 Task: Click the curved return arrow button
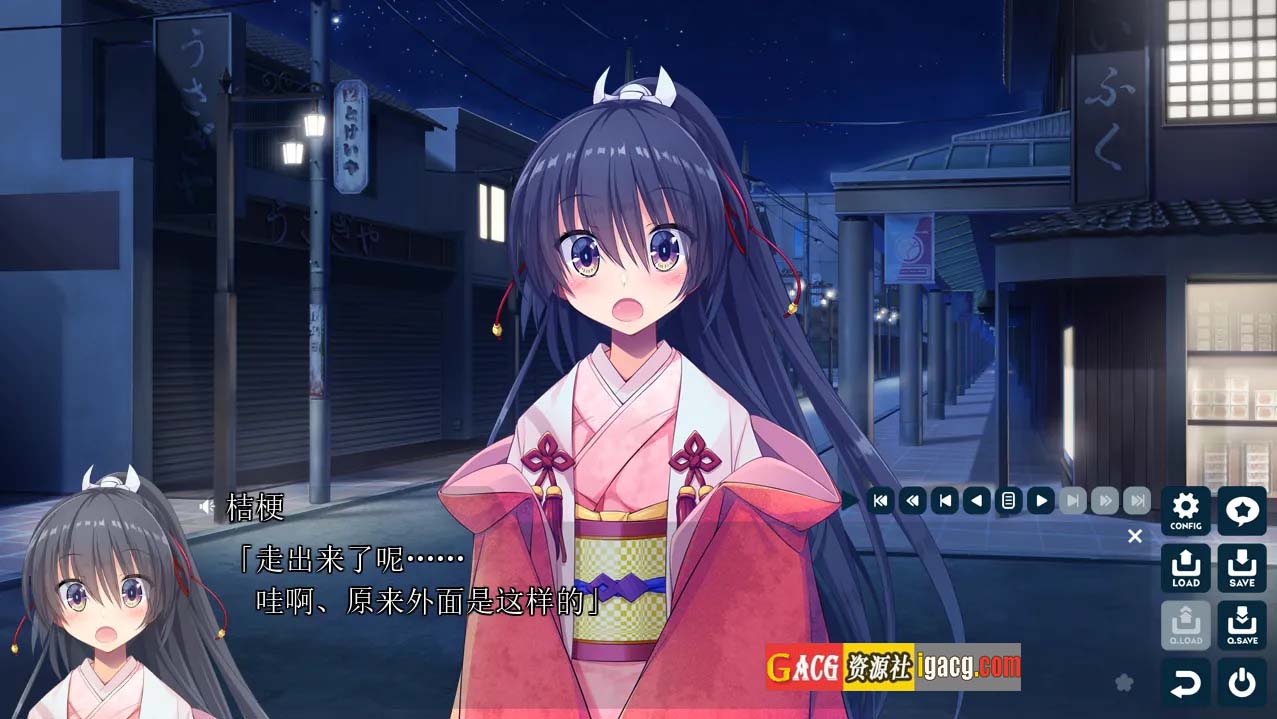(1185, 683)
